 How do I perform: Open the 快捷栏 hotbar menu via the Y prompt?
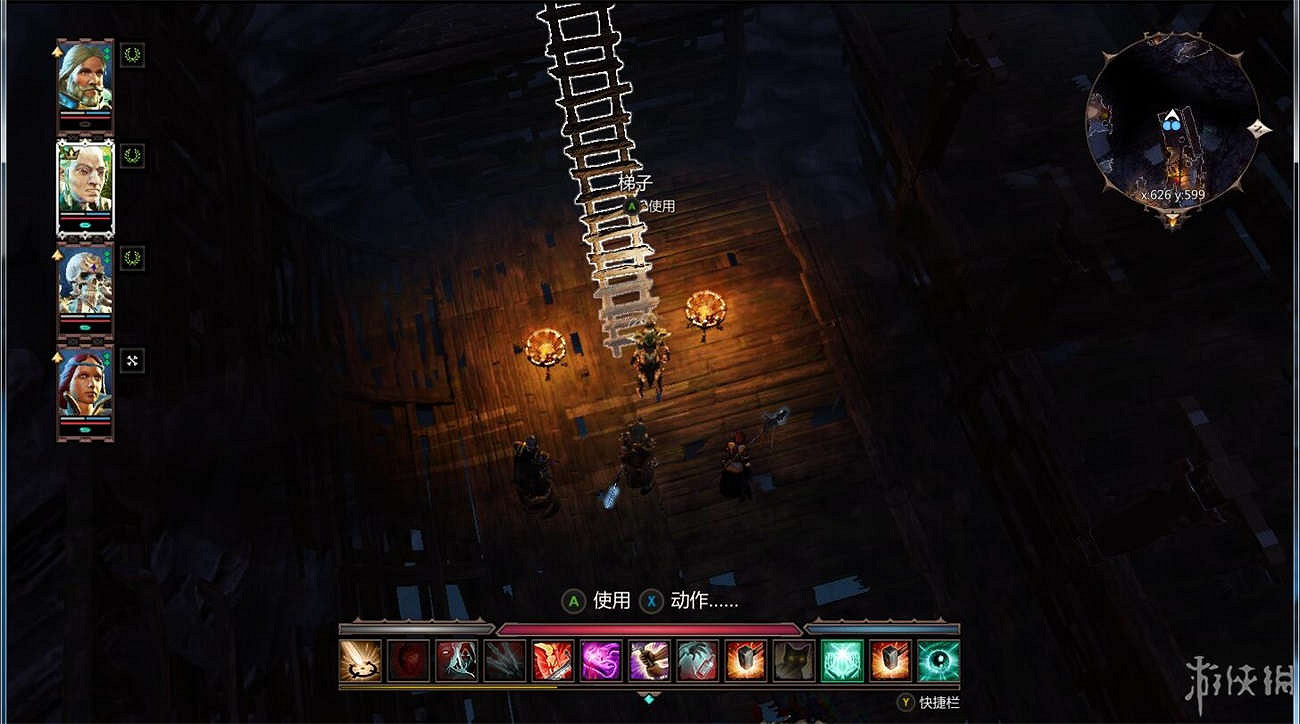coord(930,703)
